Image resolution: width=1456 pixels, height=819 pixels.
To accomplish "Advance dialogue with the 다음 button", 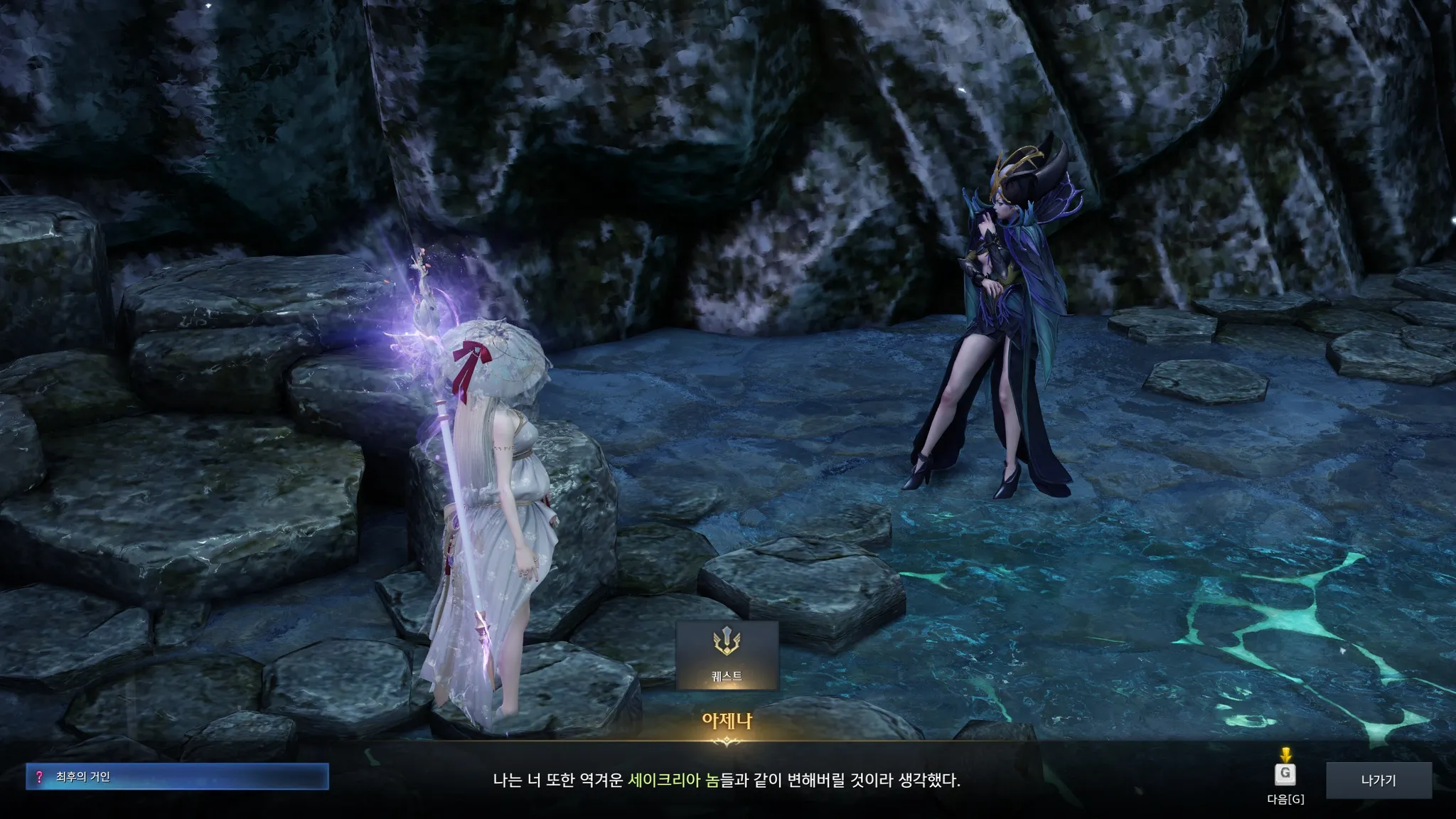I will (x=1285, y=775).
